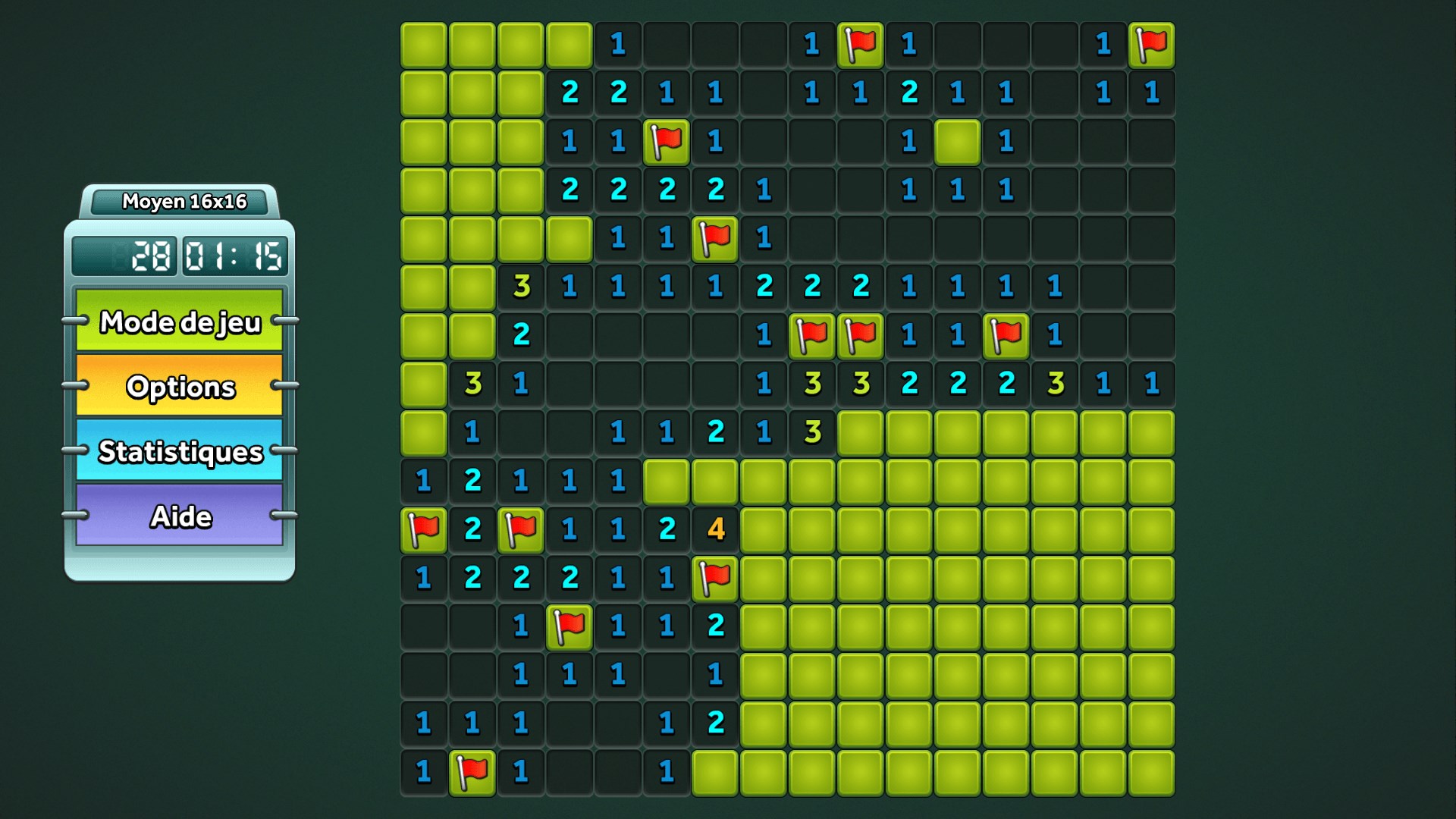Click the flag in the leftmost grid column
Screen dimensions: 1456x819
[424, 529]
